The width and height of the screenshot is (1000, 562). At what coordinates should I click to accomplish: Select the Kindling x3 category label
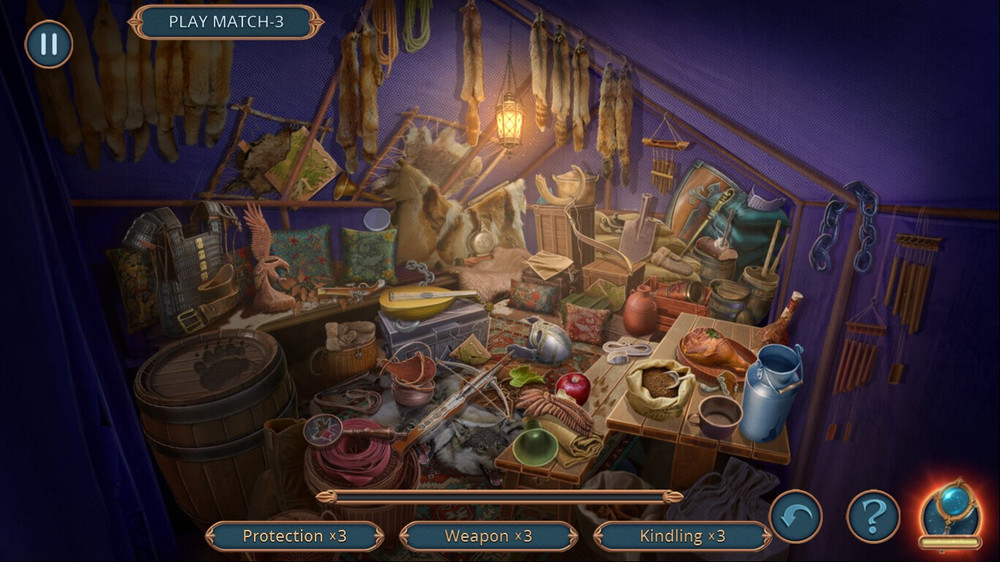682,536
